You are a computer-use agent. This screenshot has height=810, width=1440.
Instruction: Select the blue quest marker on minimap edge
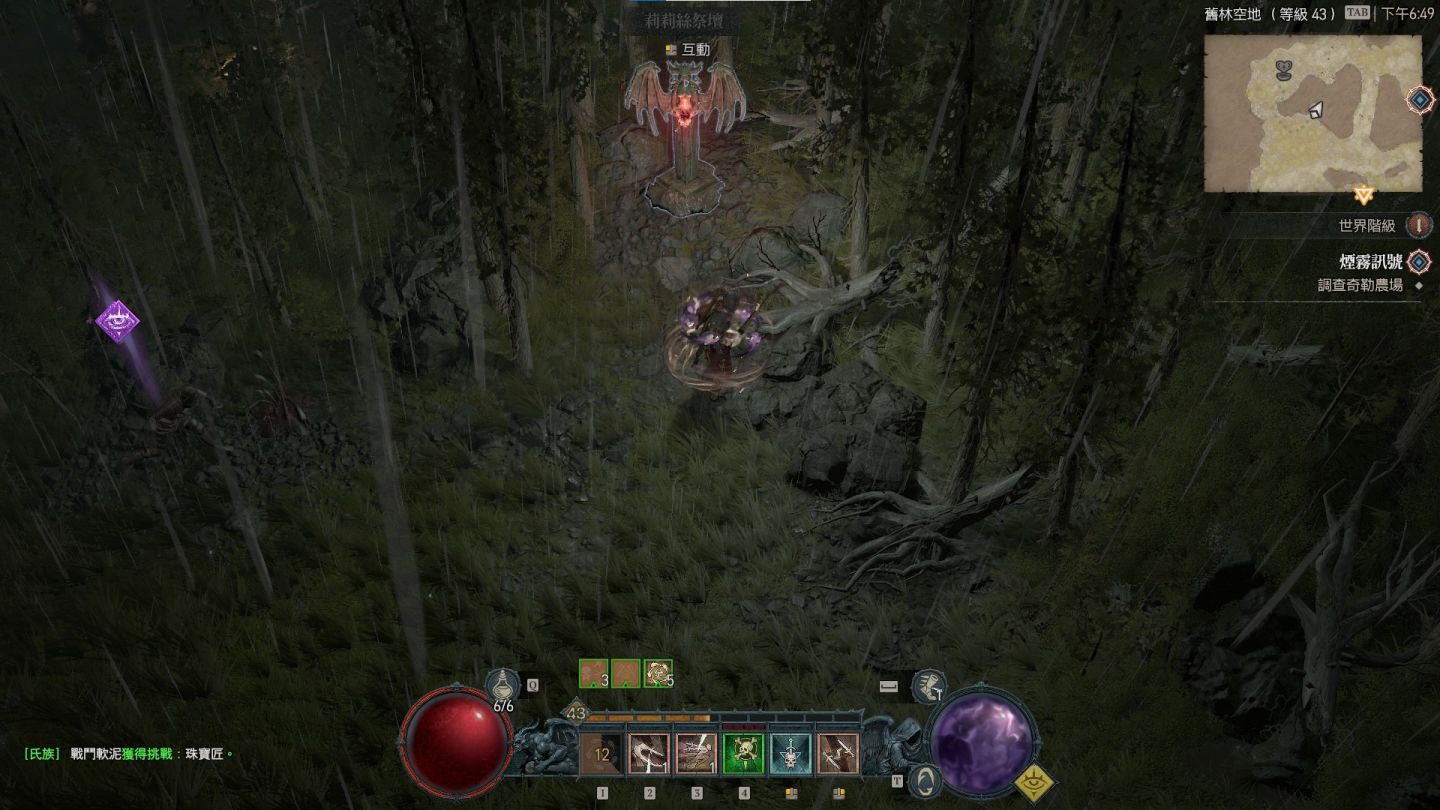(1420, 100)
